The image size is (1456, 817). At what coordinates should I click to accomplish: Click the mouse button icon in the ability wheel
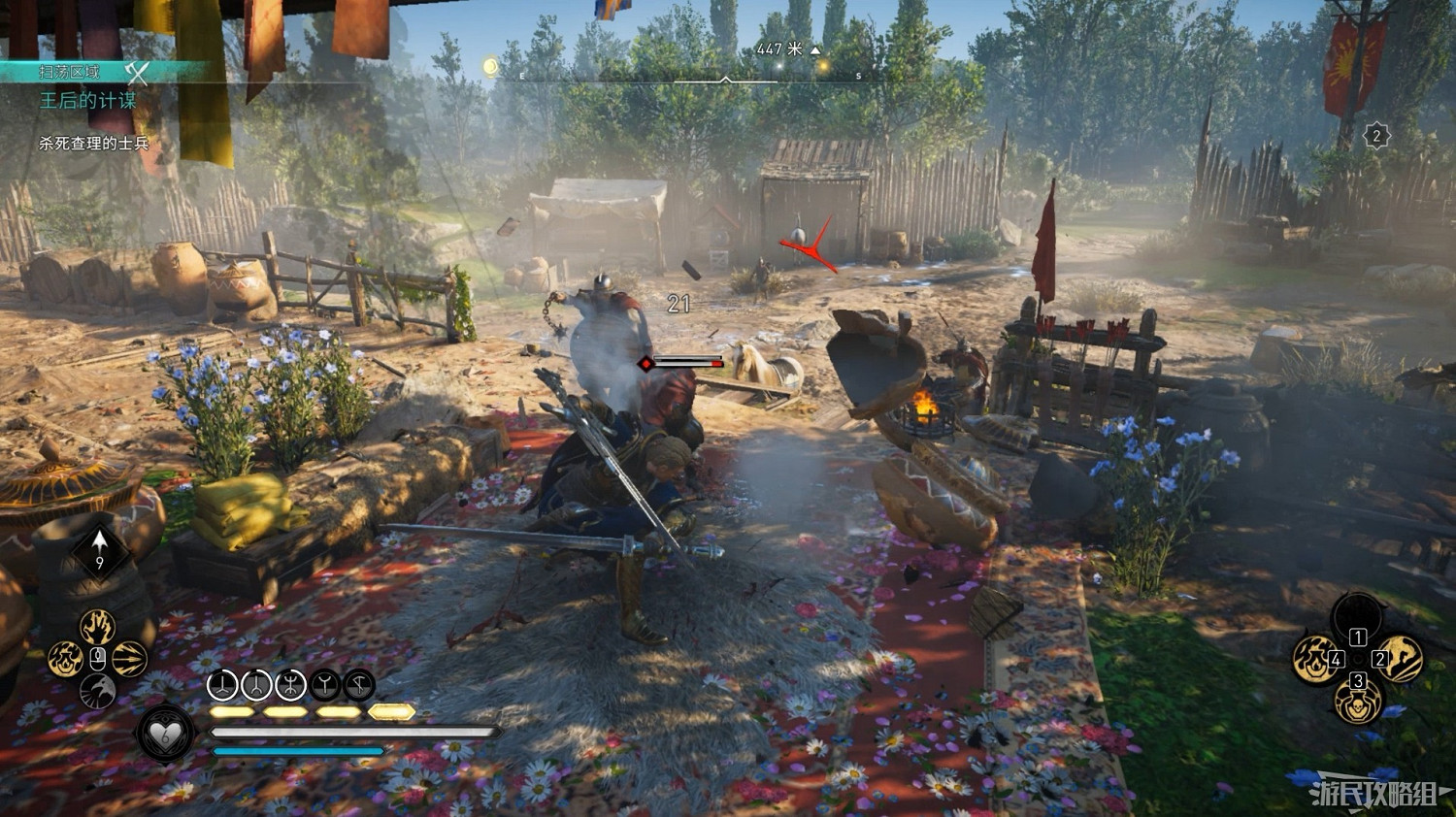tap(97, 658)
